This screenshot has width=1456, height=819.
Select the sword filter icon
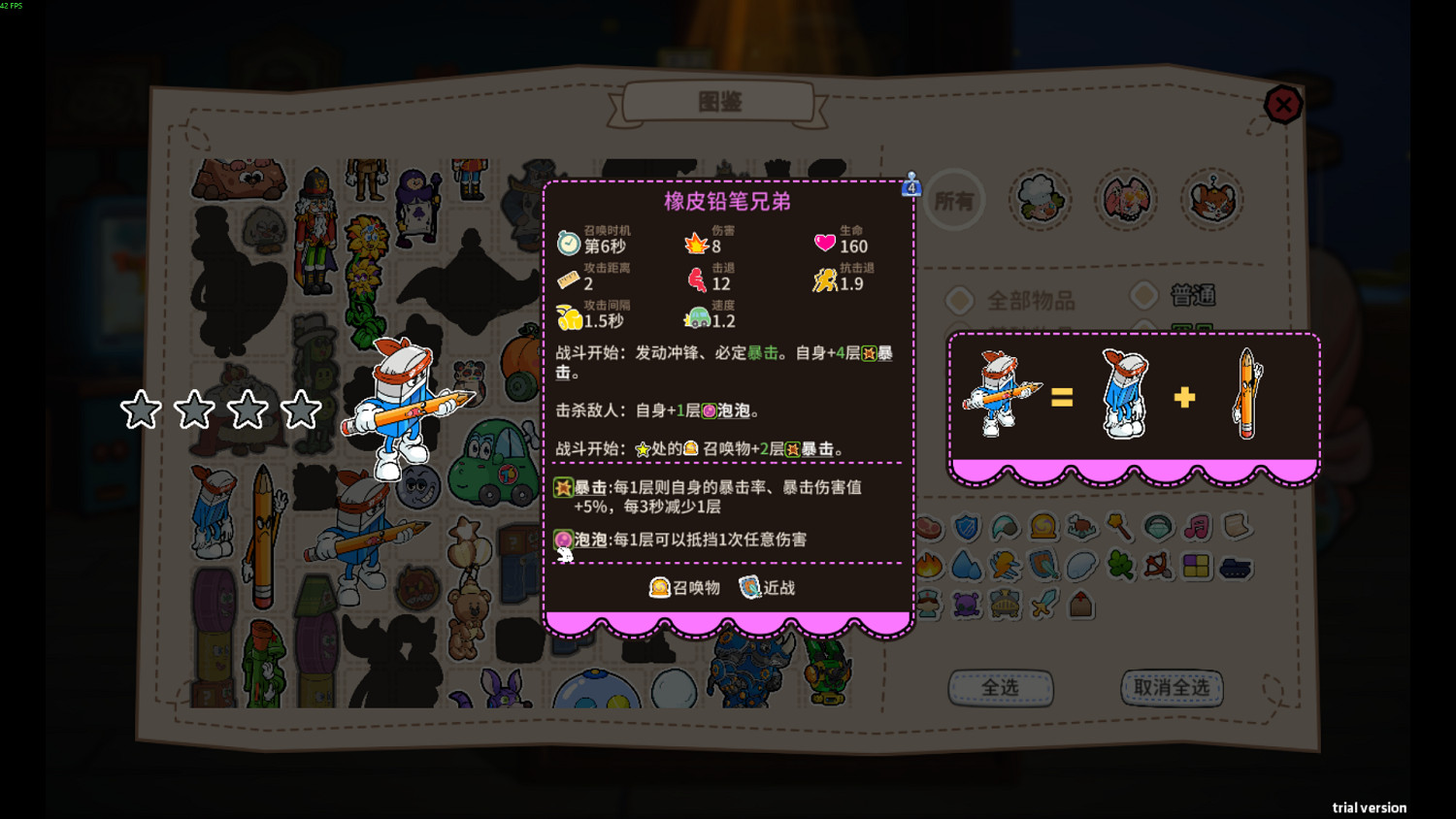pos(1044,603)
